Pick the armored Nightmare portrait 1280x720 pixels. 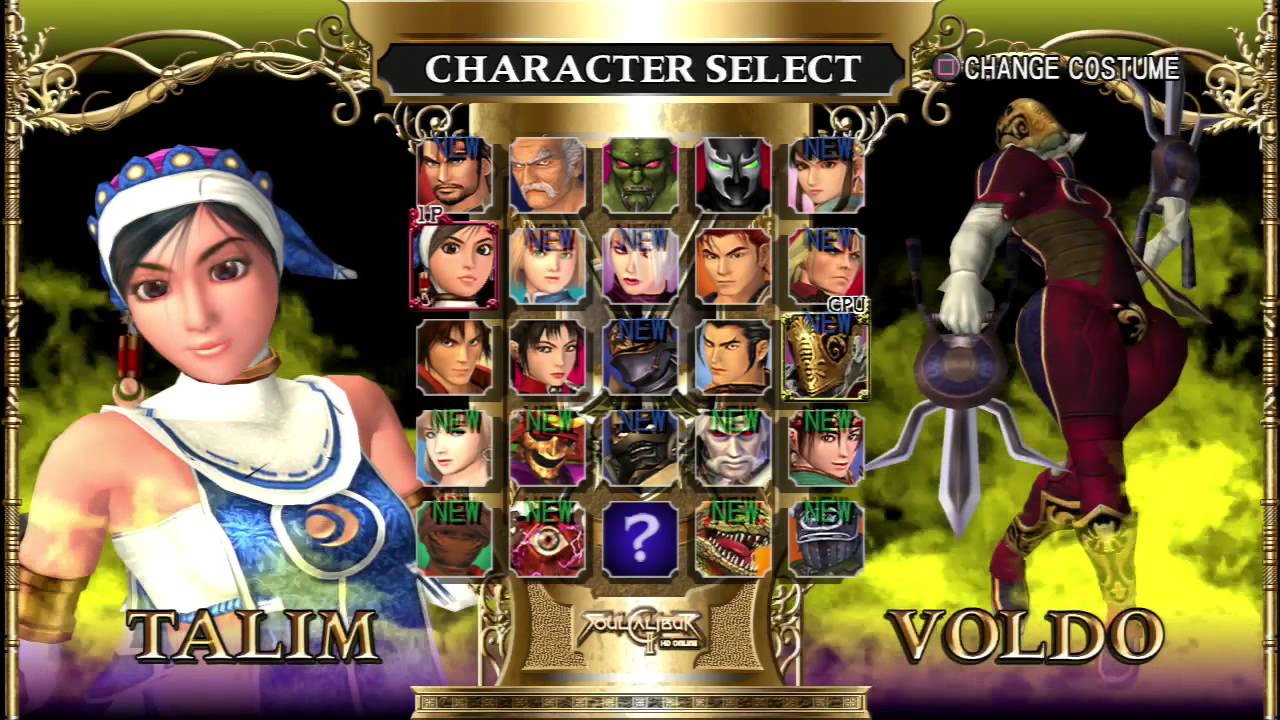click(640, 356)
